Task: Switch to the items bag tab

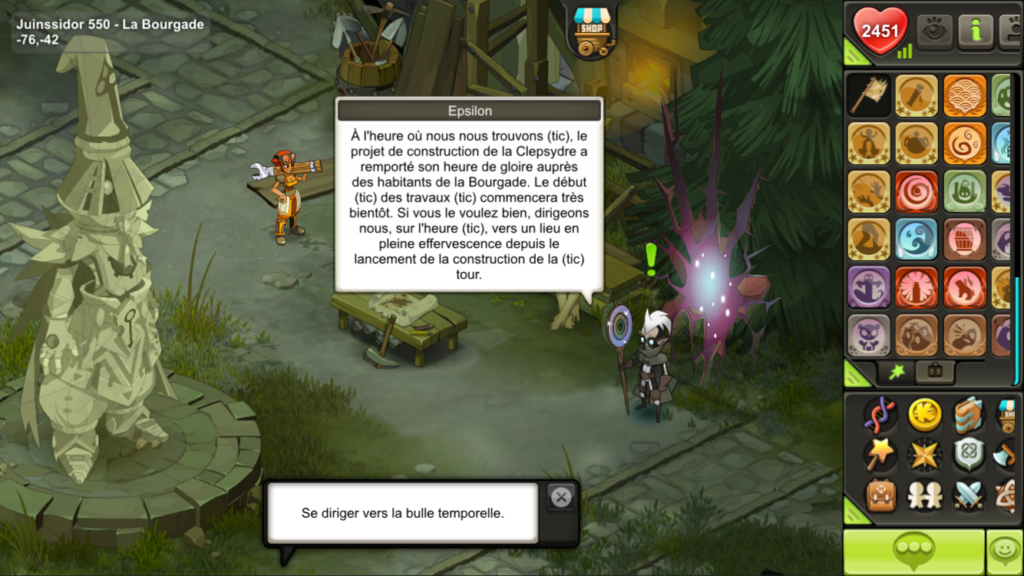Action: pos(935,372)
